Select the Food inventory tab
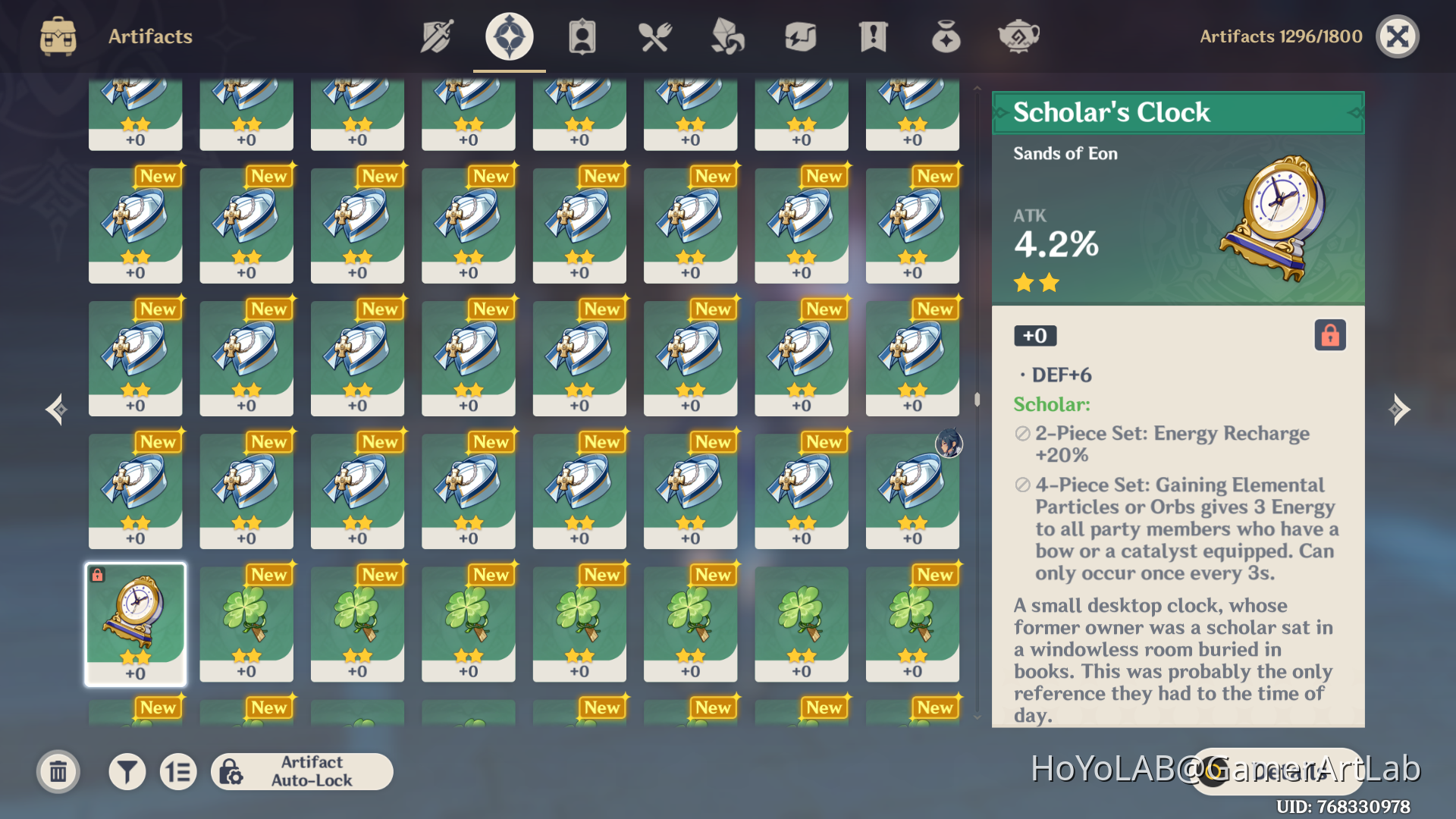 654,36
